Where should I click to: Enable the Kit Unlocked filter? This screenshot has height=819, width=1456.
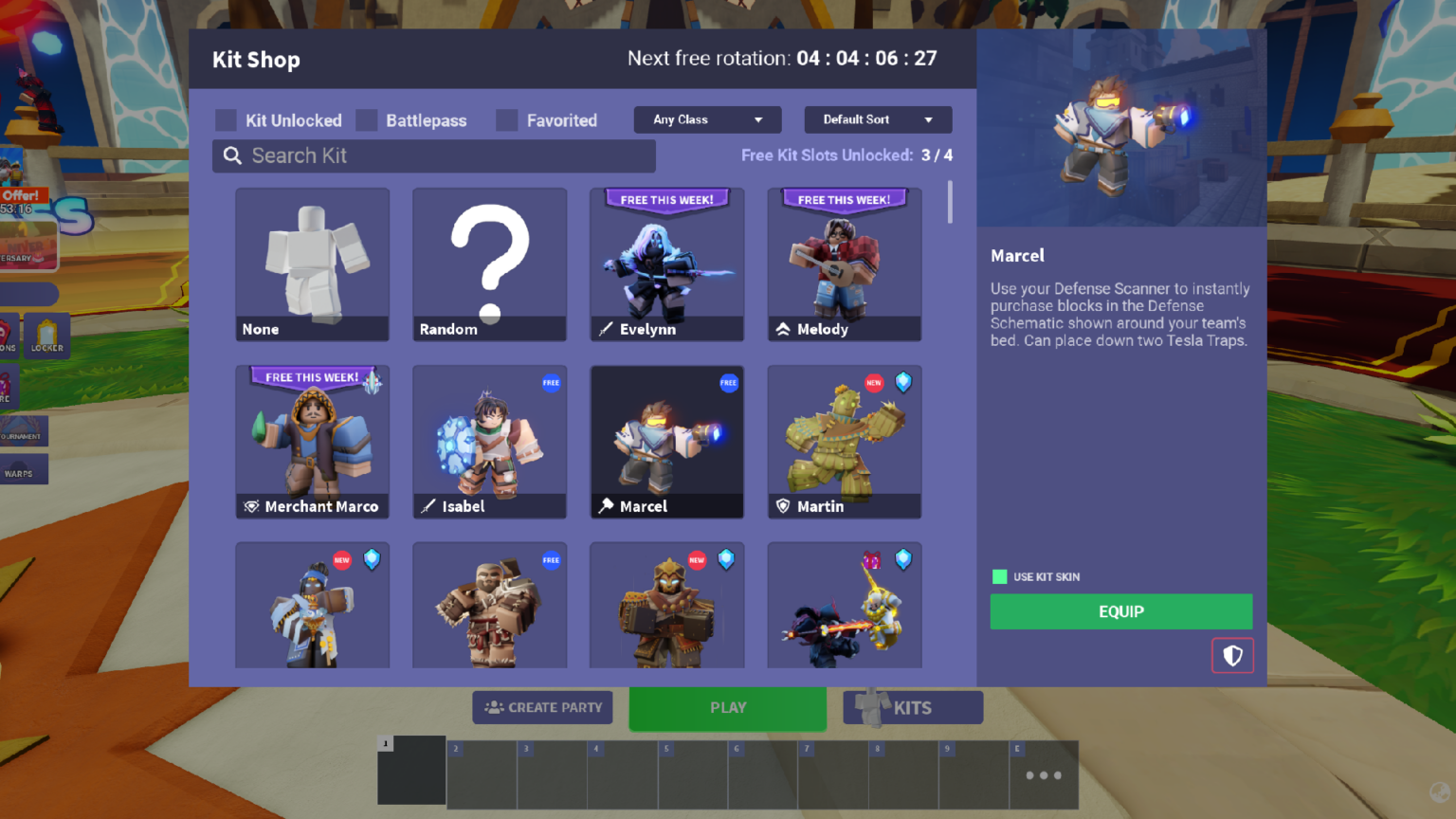click(x=226, y=119)
